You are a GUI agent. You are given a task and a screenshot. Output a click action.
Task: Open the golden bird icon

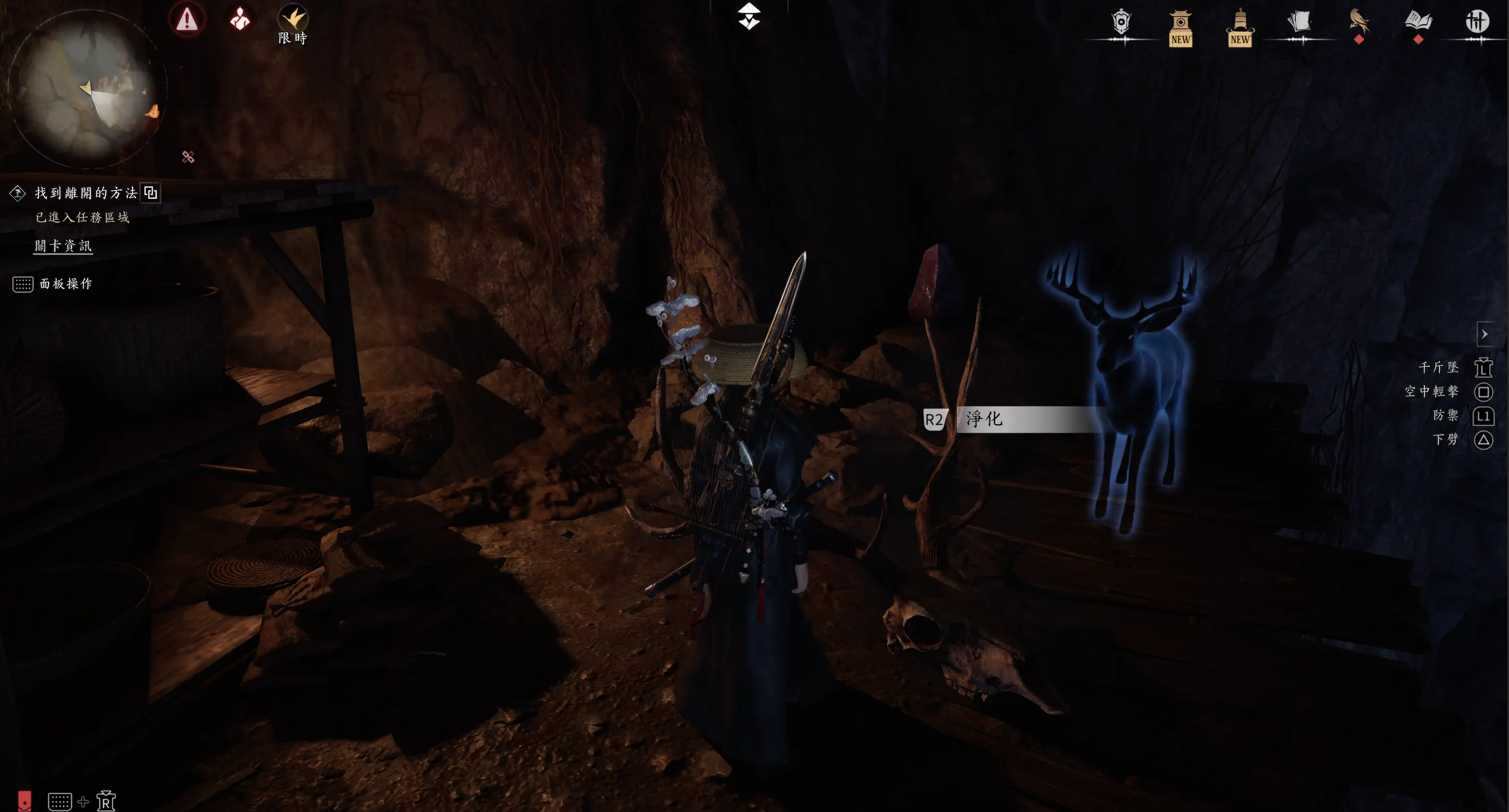(1359, 23)
